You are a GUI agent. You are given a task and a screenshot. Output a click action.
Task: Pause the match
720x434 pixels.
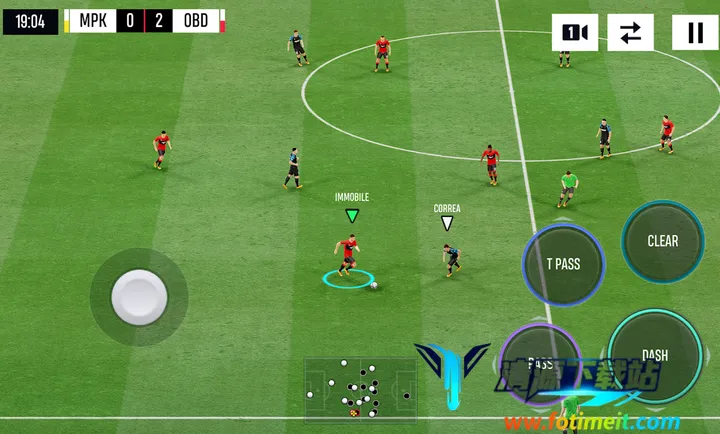(x=694, y=33)
